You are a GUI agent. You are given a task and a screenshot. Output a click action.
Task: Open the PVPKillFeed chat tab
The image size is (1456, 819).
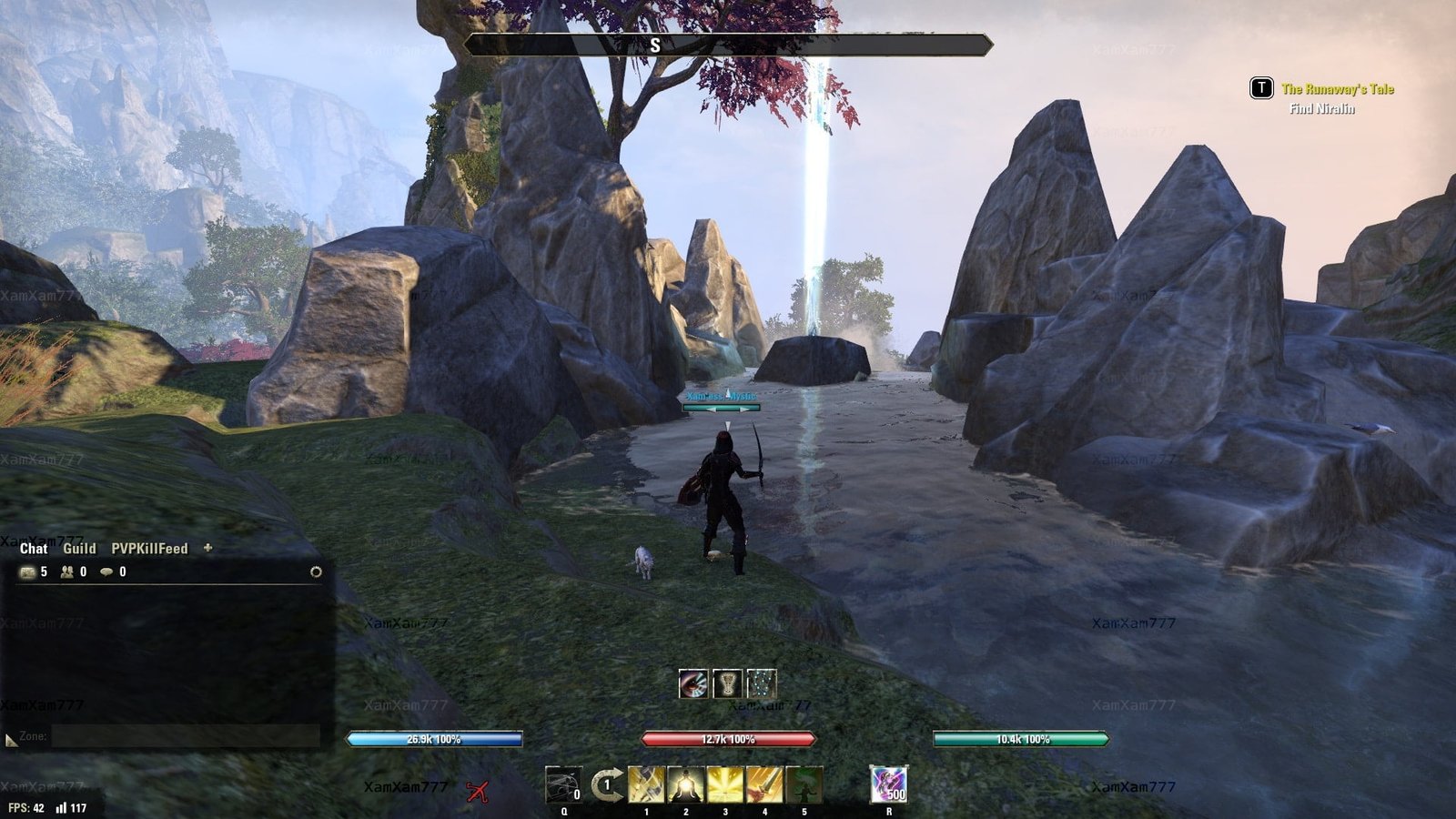(x=149, y=549)
